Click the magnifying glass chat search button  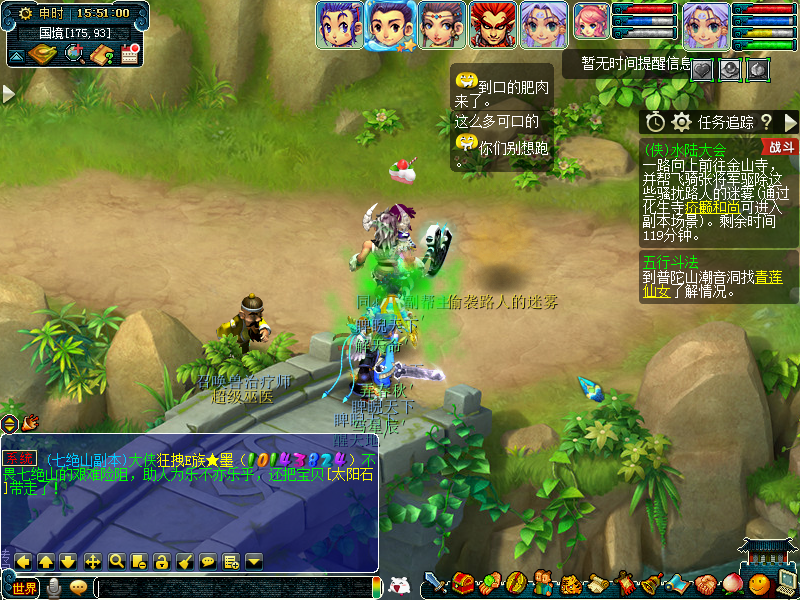116,561
